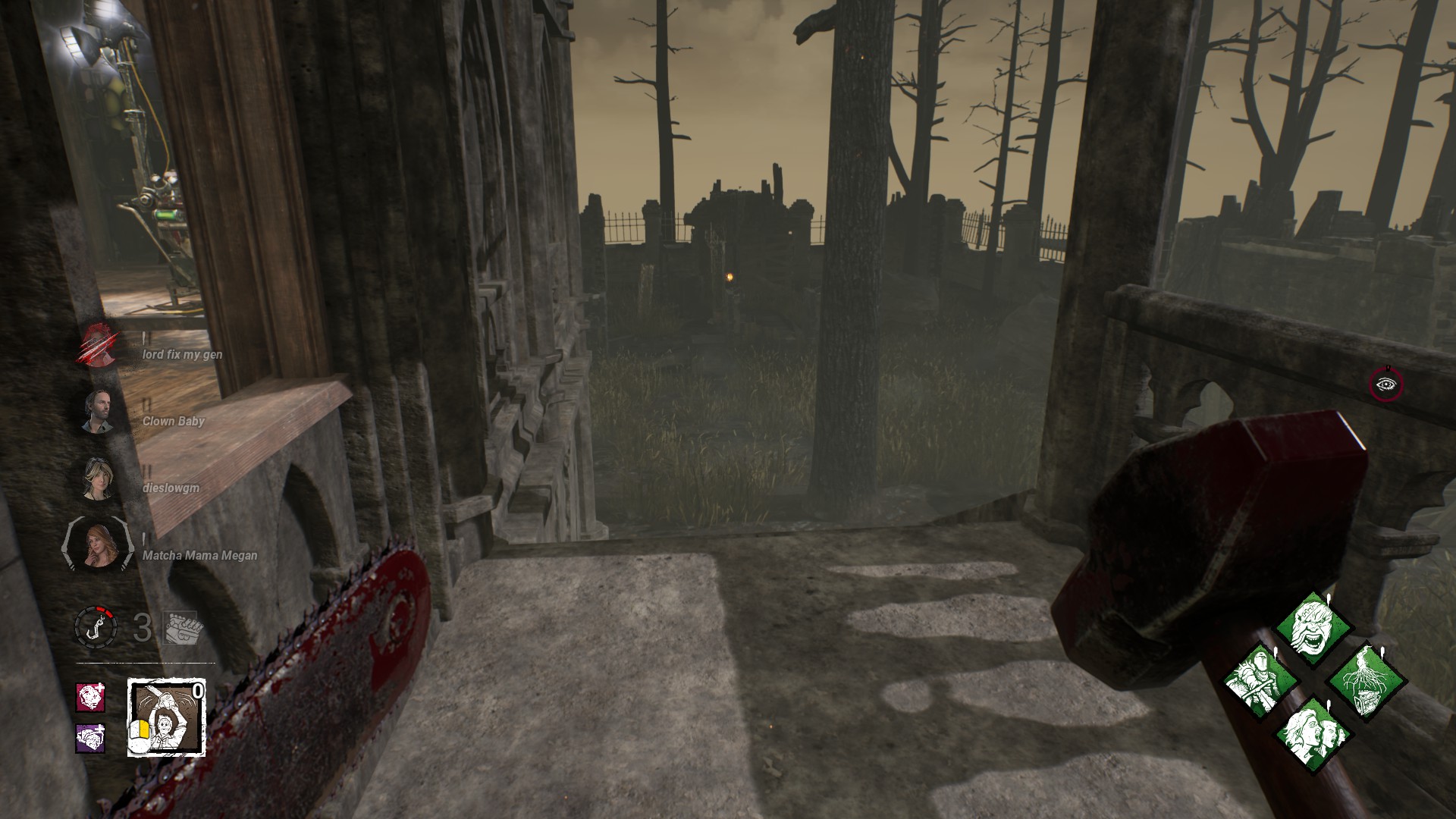Click the hook counter ring icon
Image resolution: width=1456 pixels, height=819 pixels.
click(96, 627)
